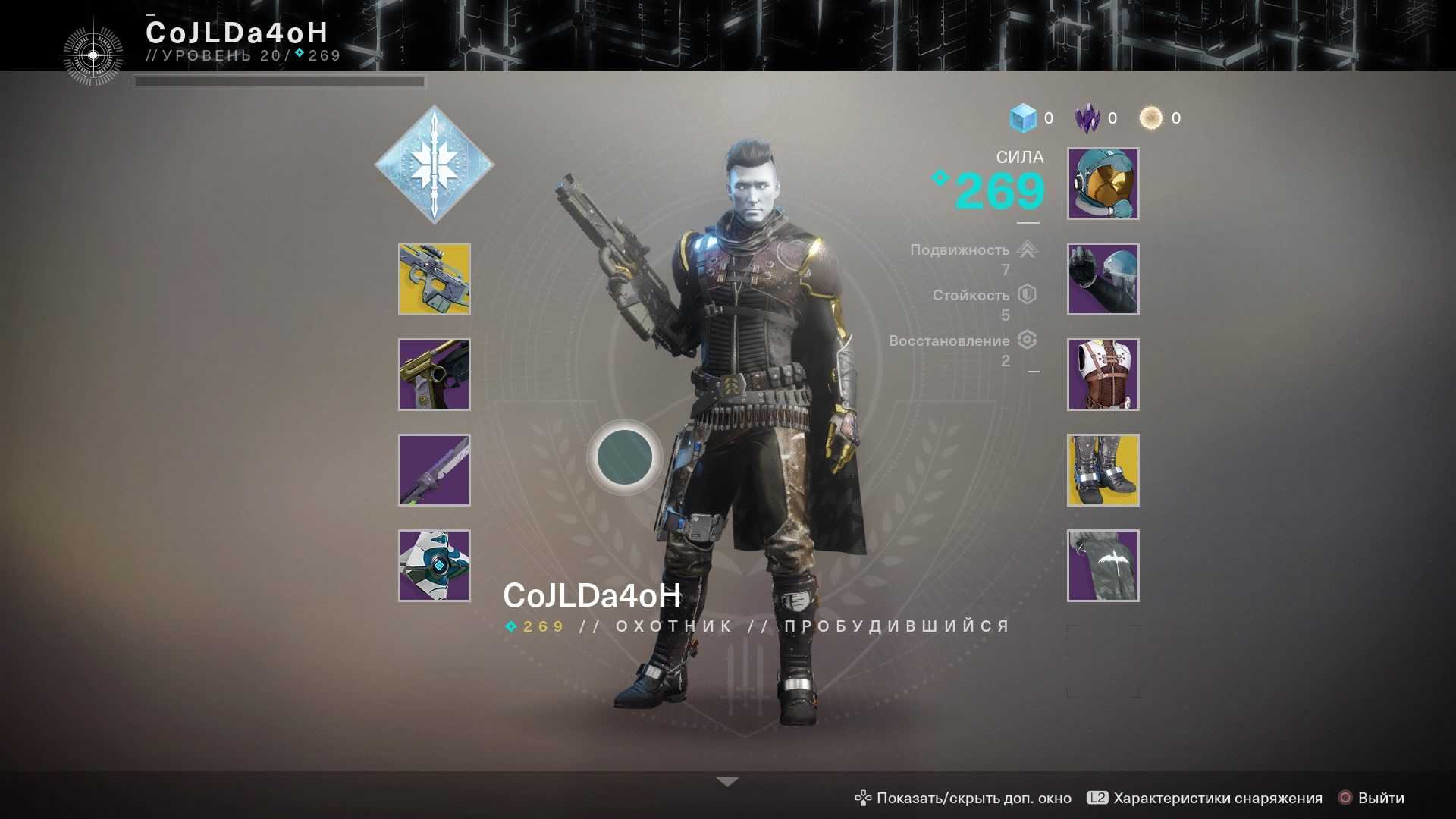The height and width of the screenshot is (819, 1456).
Task: Open the Hunter subclass diamond emblem
Action: tap(435, 164)
